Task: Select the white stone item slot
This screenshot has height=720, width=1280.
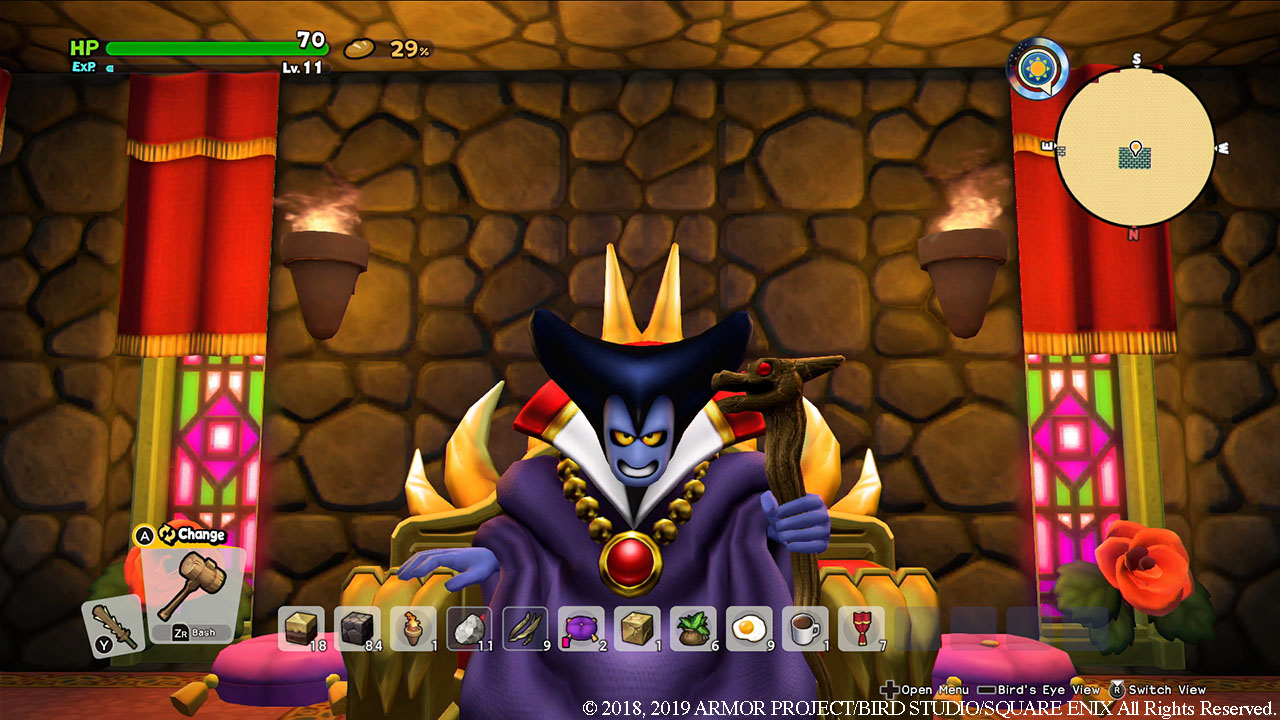Action: tap(469, 628)
